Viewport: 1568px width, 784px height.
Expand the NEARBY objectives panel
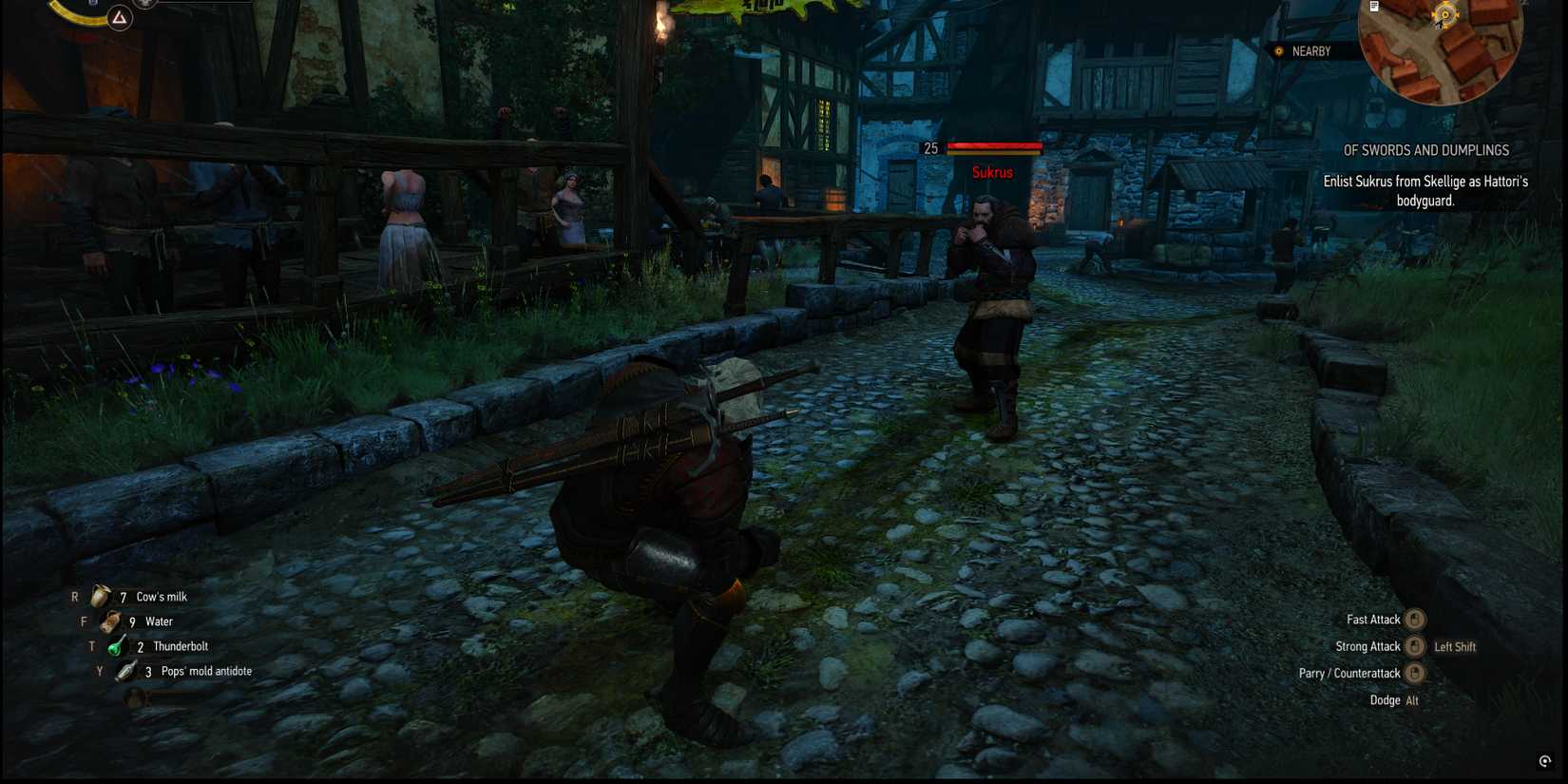[1311, 51]
